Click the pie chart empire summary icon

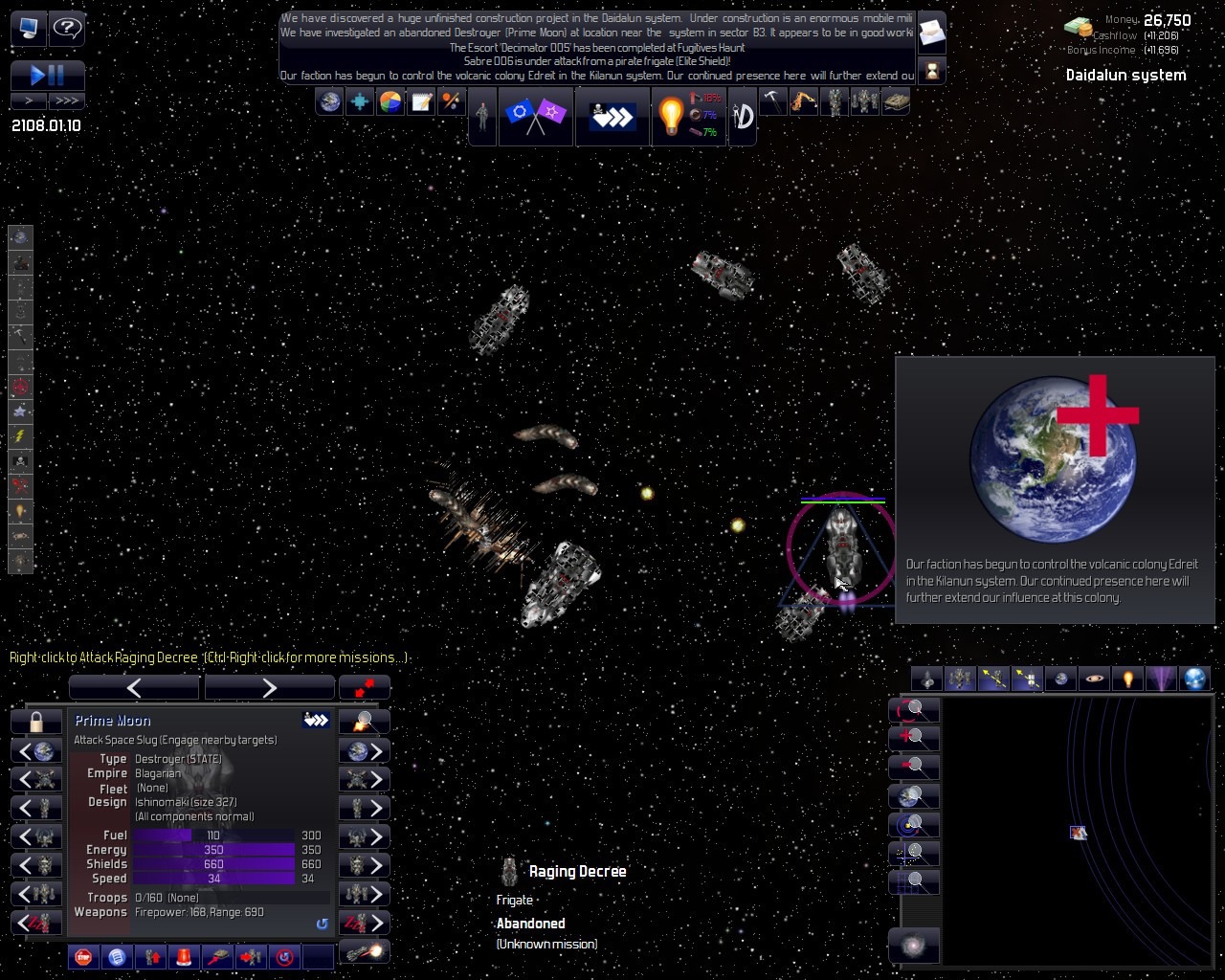(x=390, y=101)
